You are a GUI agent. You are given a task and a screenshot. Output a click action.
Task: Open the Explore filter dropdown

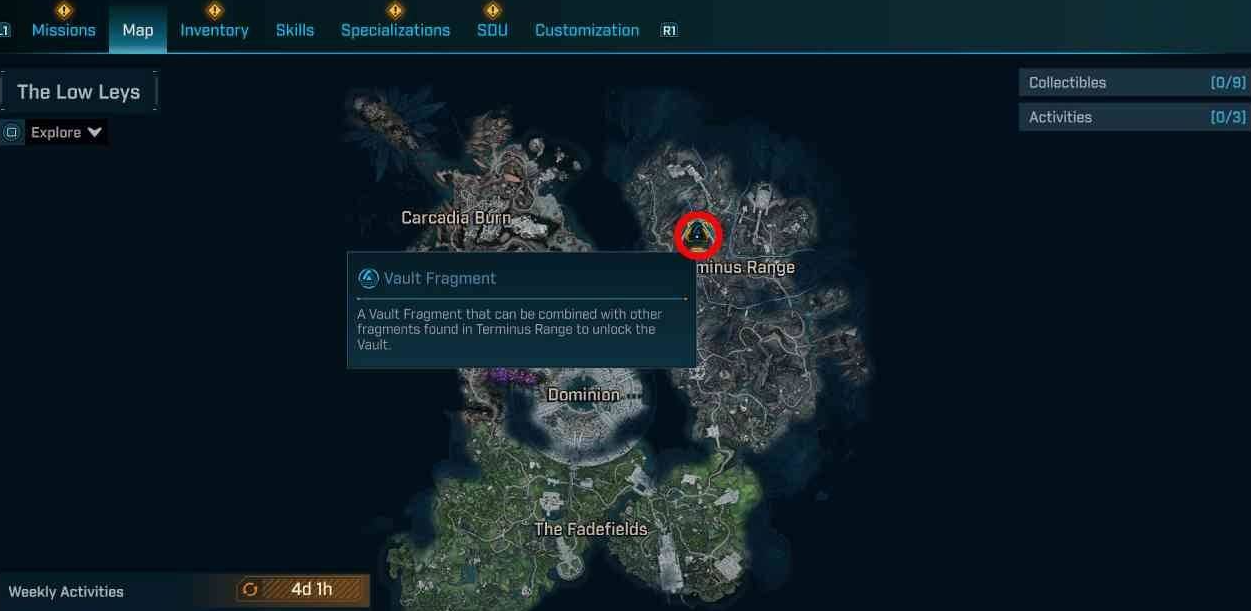coord(66,132)
